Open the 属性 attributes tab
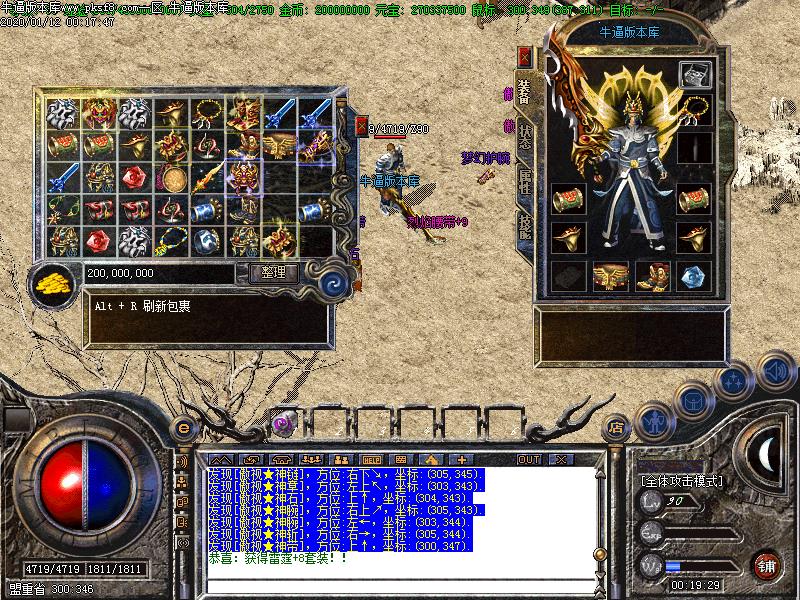800x600 pixels. pos(524,183)
